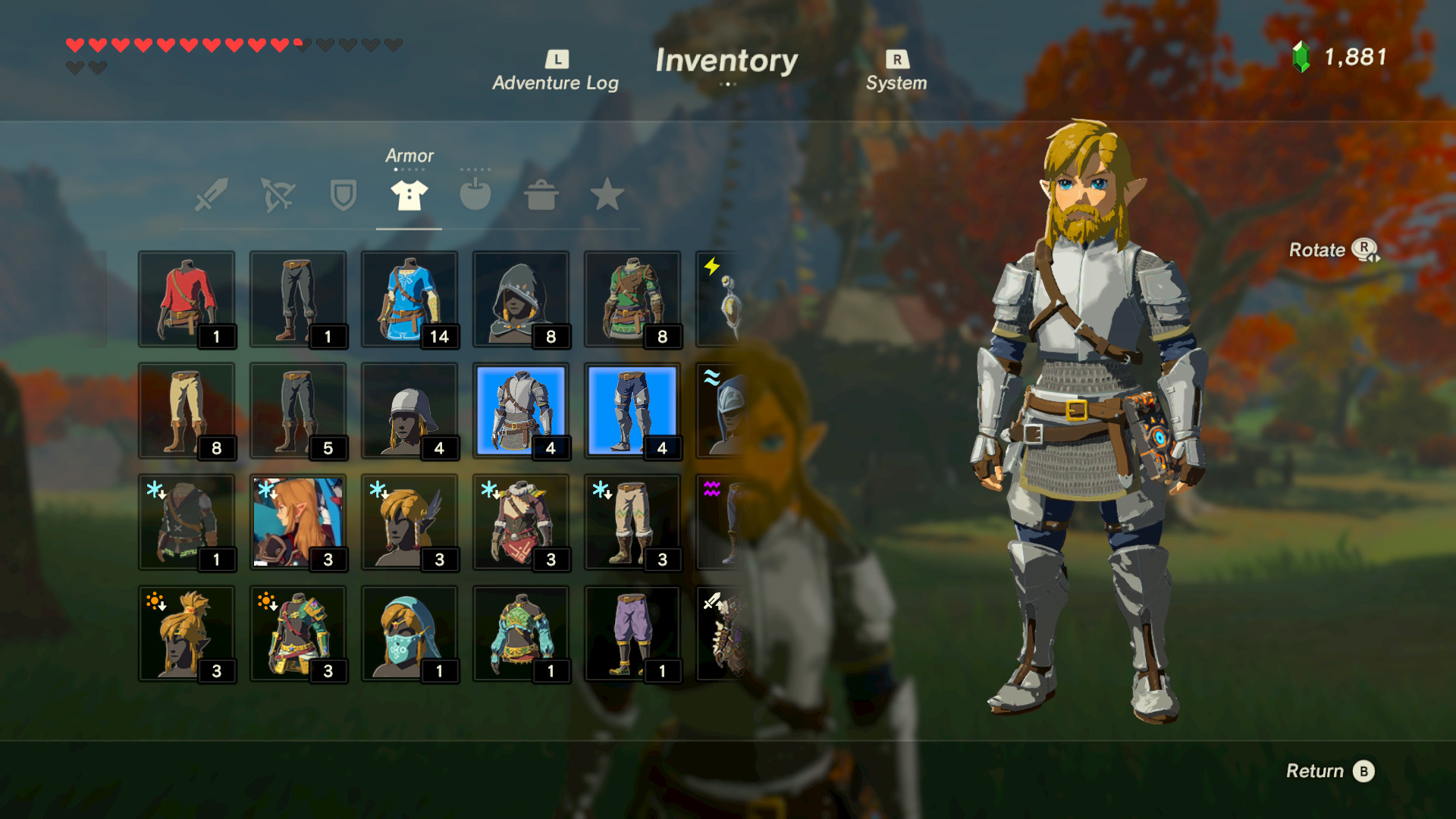
Task: Select the cooking pot materials icon
Action: tap(541, 196)
